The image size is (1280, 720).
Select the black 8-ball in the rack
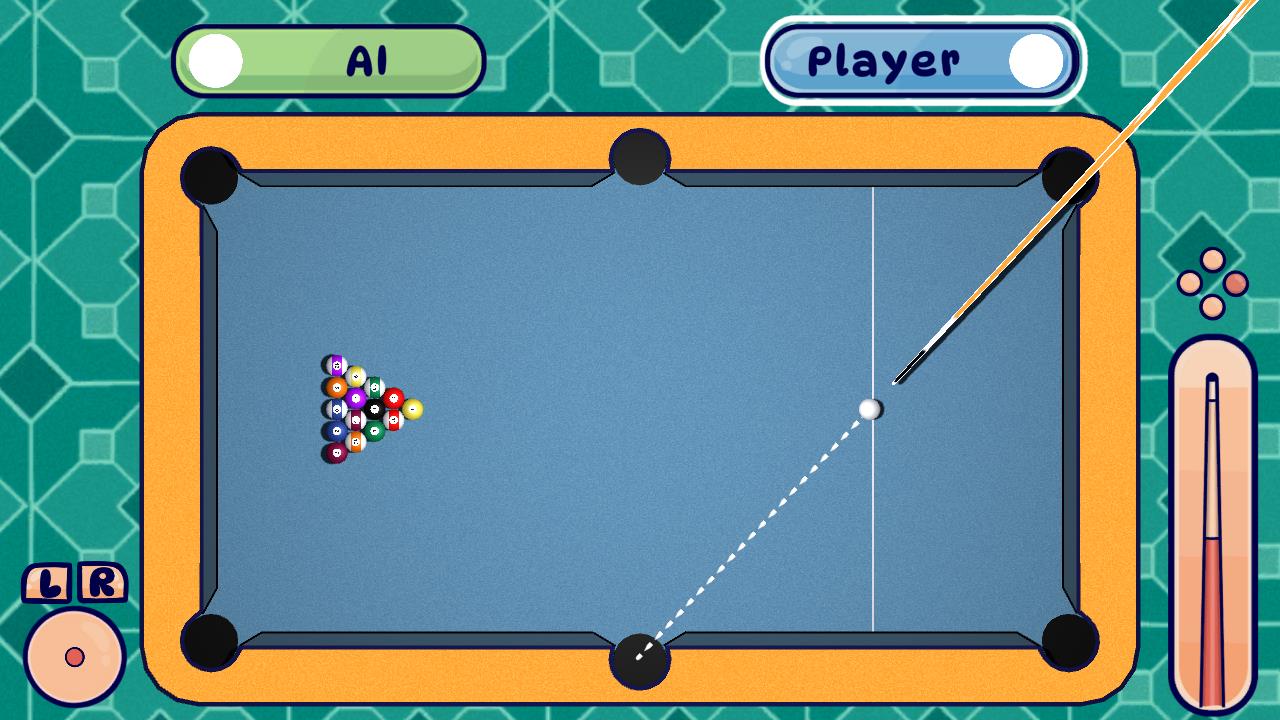pos(374,408)
